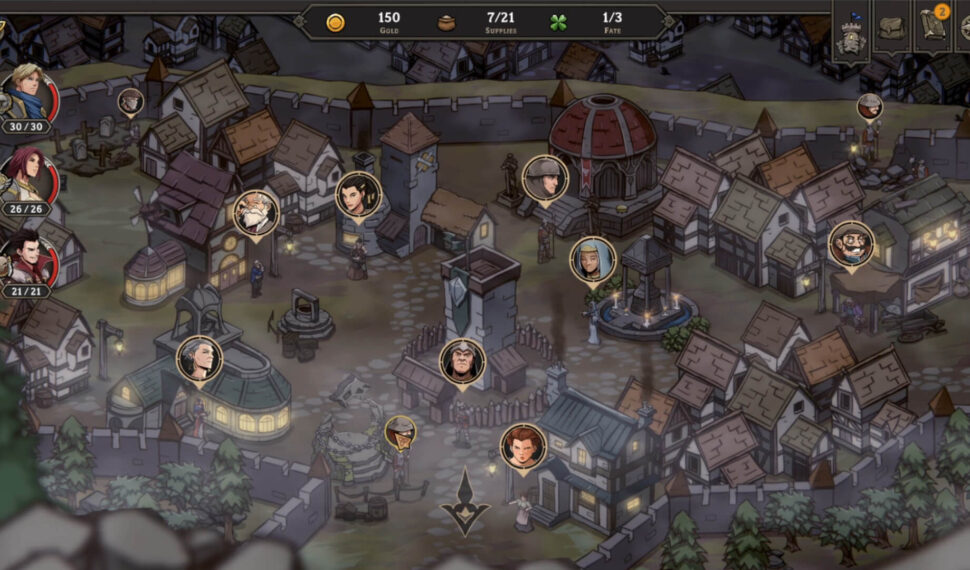Open the satchel inventory bag
The height and width of the screenshot is (570, 970).
pos(892,28)
